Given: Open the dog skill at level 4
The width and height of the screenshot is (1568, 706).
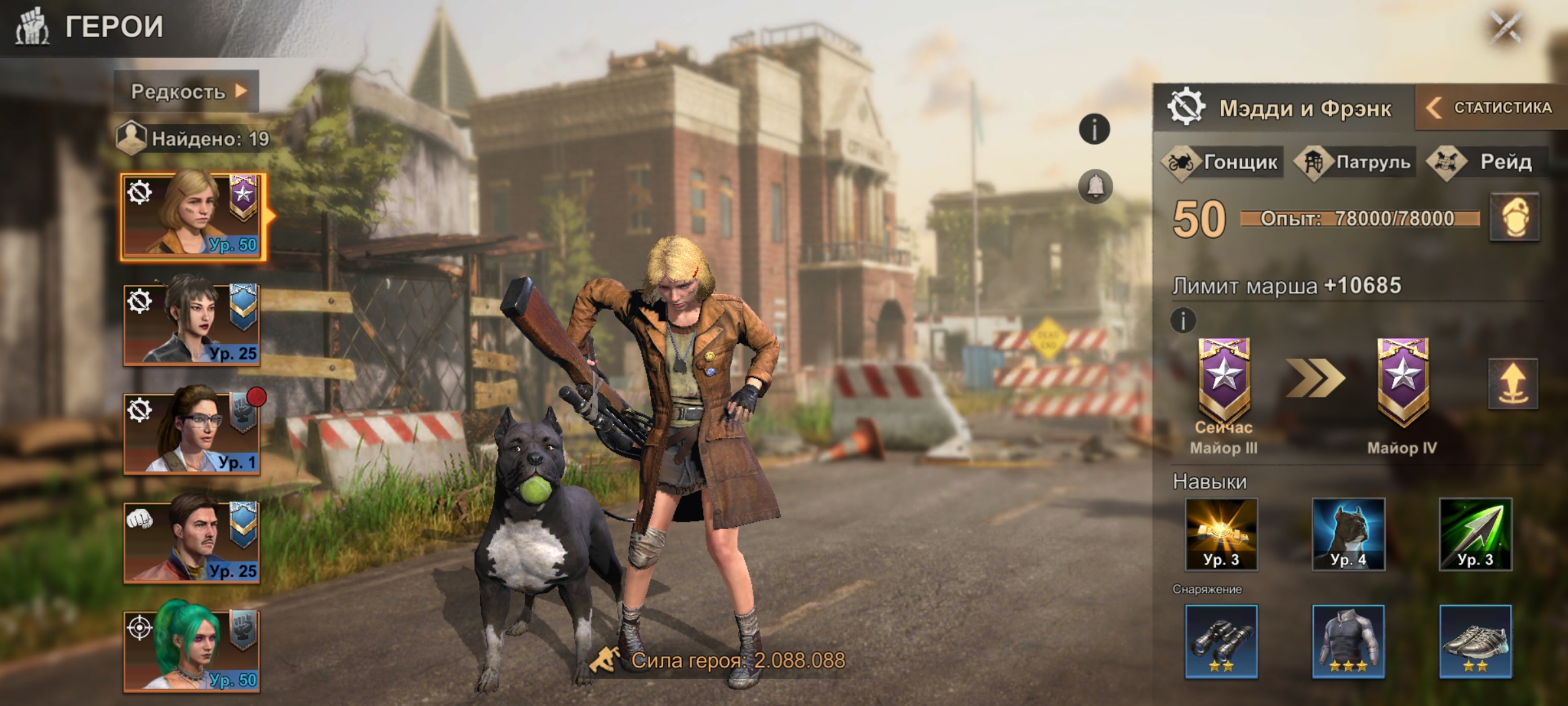Looking at the screenshot, I should (1348, 534).
